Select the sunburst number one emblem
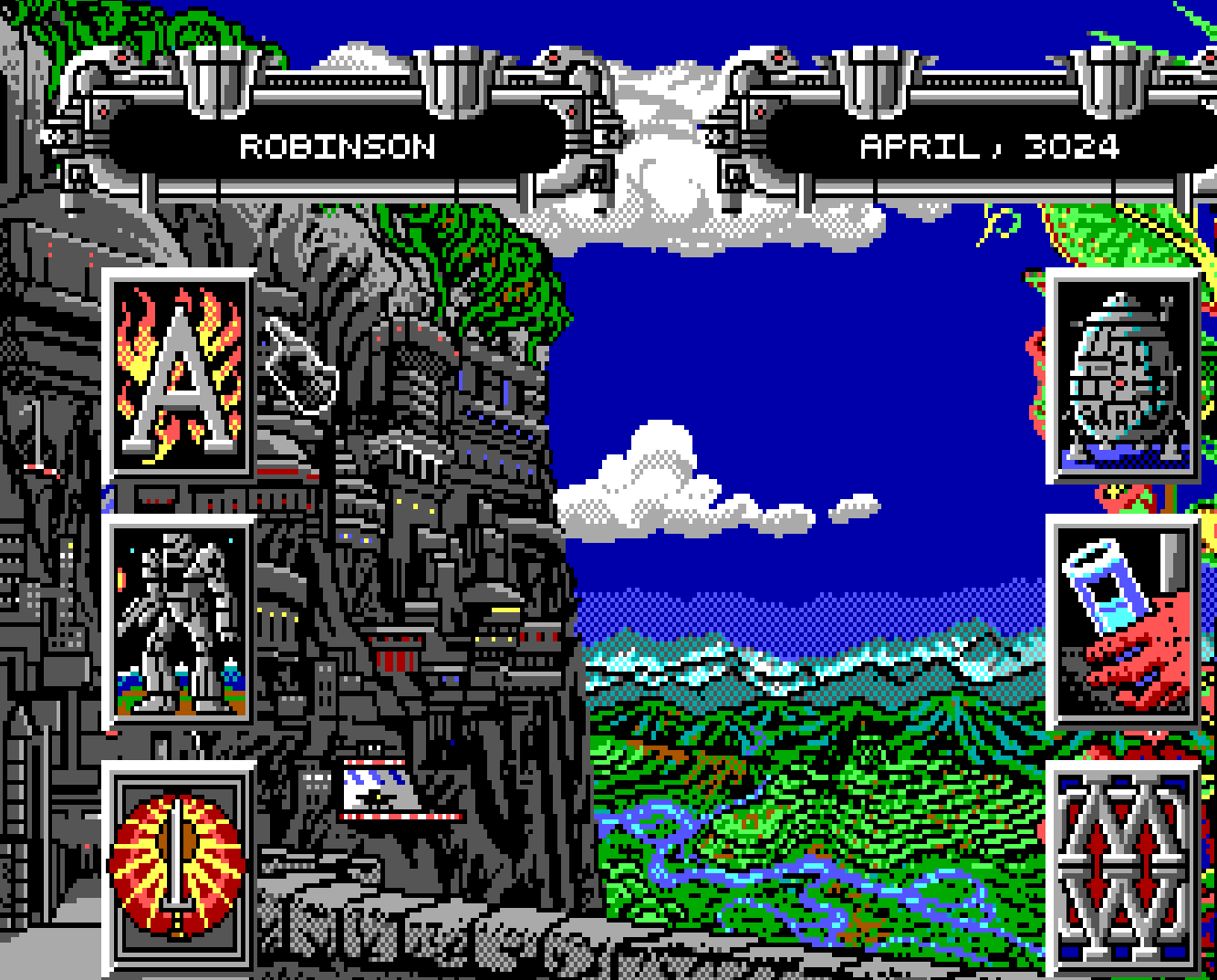Screen dimensions: 1217x980 (179, 867)
